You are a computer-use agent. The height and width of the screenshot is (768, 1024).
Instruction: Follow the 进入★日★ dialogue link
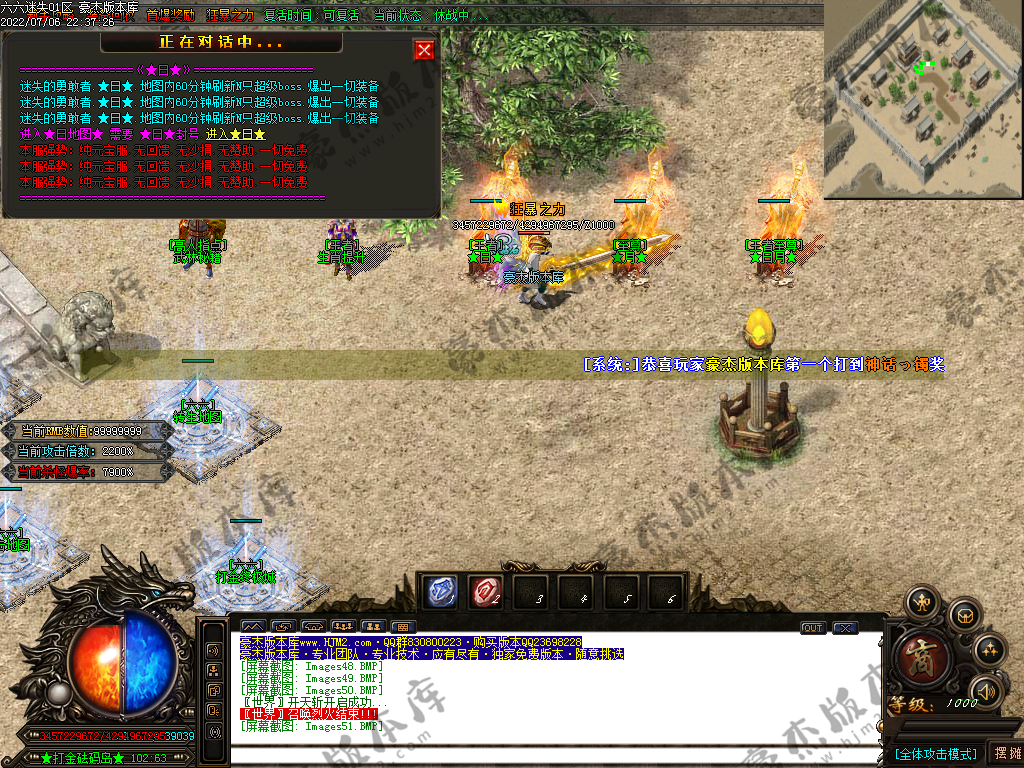[236, 134]
